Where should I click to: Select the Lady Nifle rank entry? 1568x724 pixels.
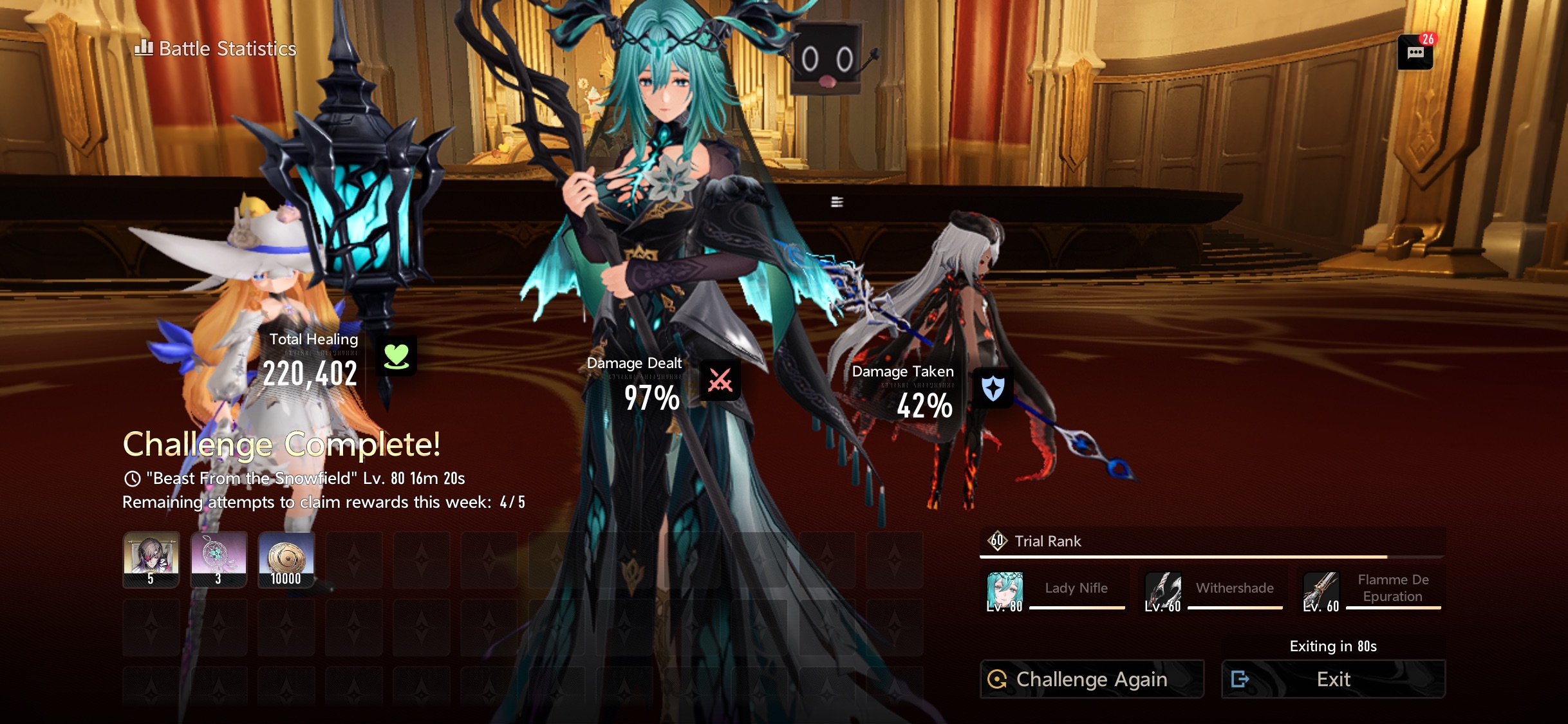(1056, 590)
